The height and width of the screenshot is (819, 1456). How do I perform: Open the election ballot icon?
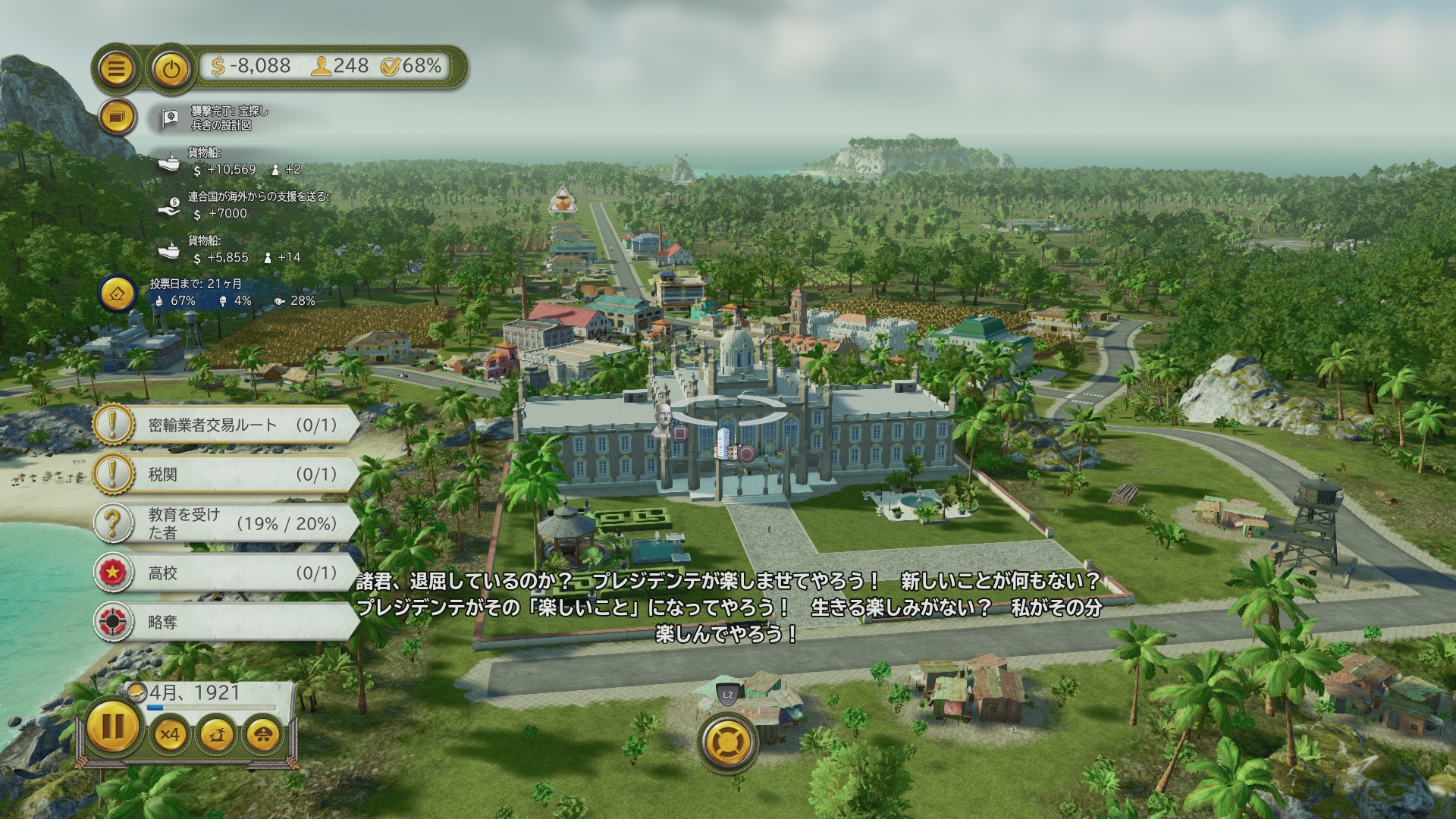point(118,293)
